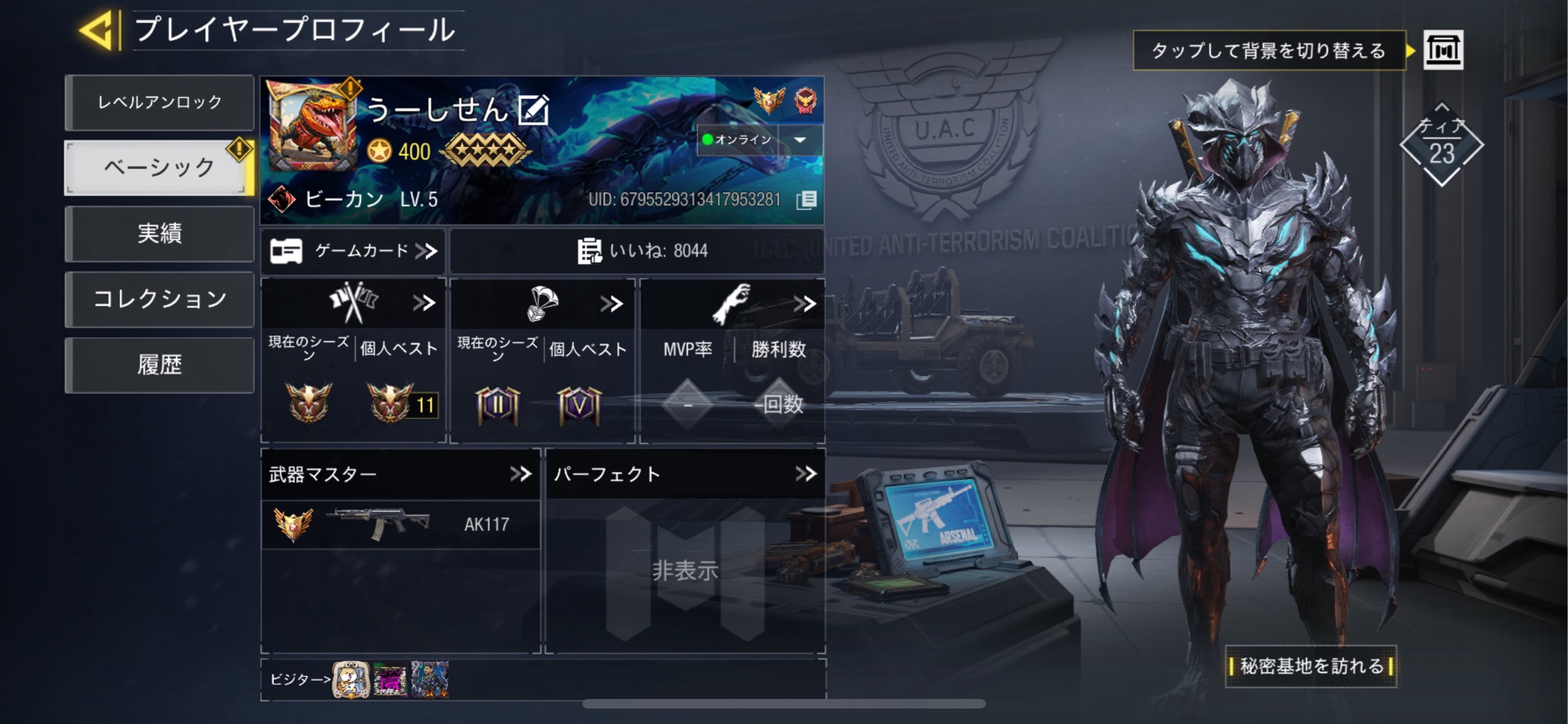Viewport: 1568px width, 724px height.
Task: Switch to the 実績 tab
Action: tap(160, 234)
